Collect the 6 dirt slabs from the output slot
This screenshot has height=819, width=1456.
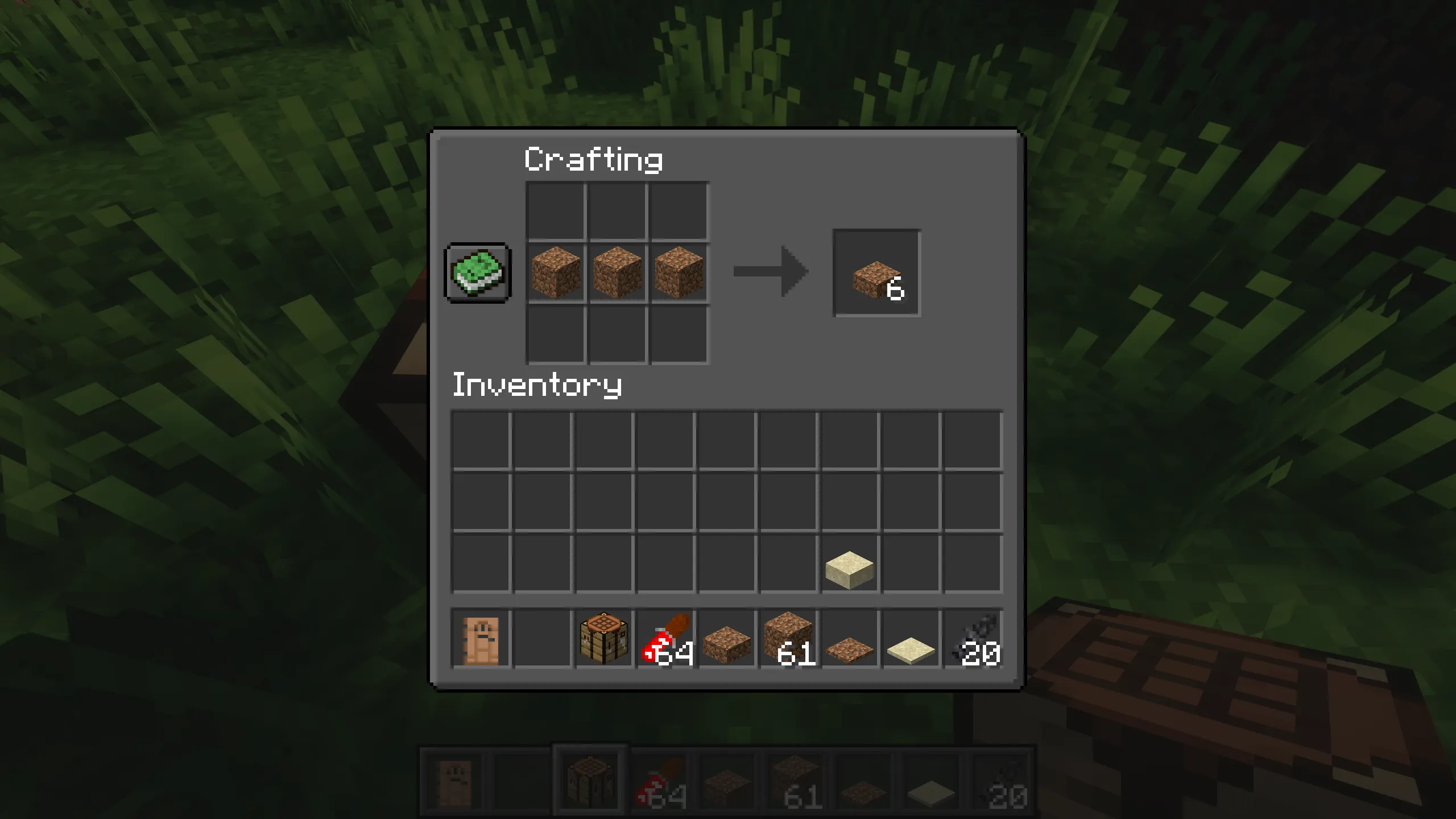tap(876, 273)
